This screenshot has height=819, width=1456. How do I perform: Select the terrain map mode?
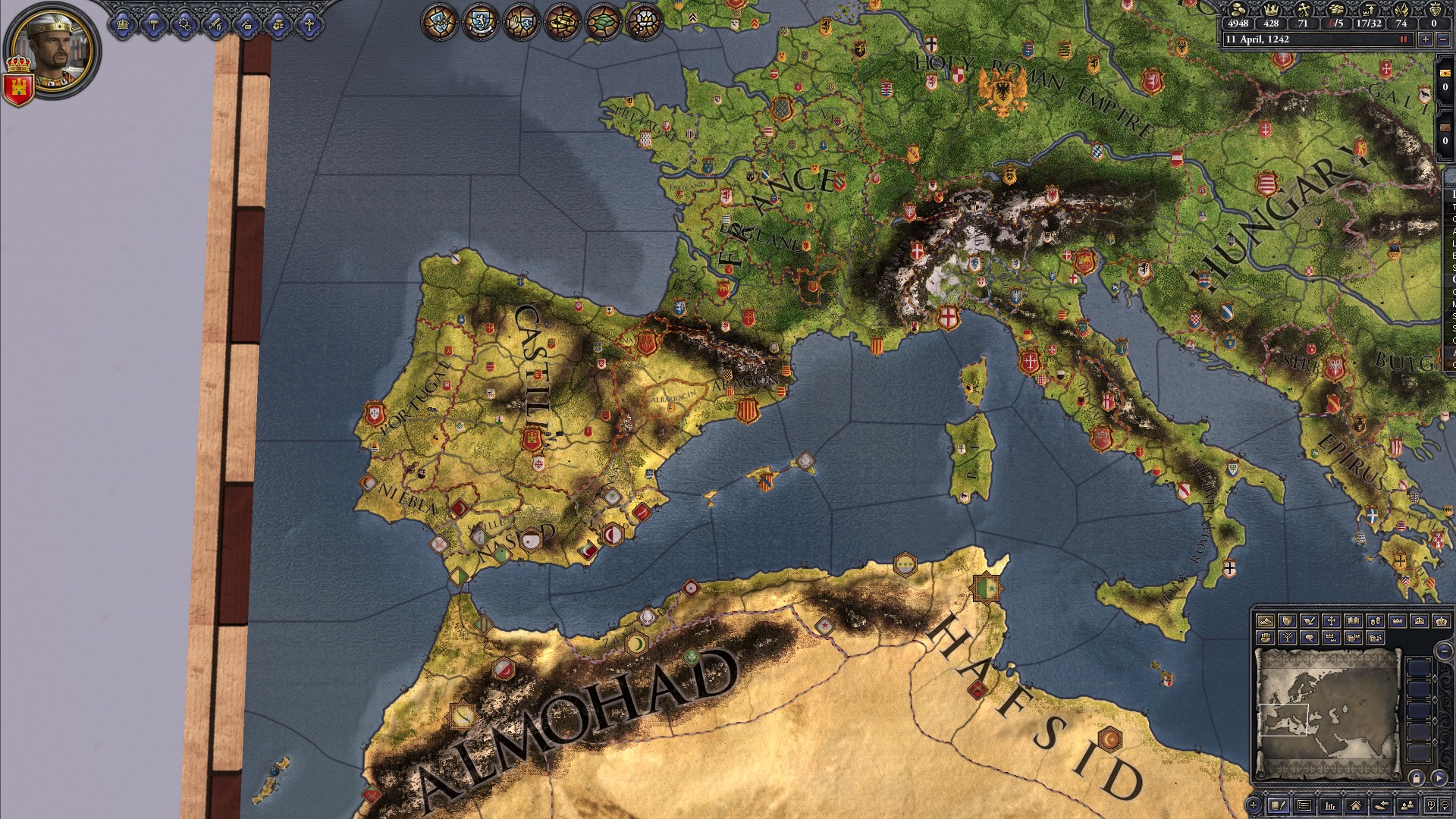pos(1266,622)
